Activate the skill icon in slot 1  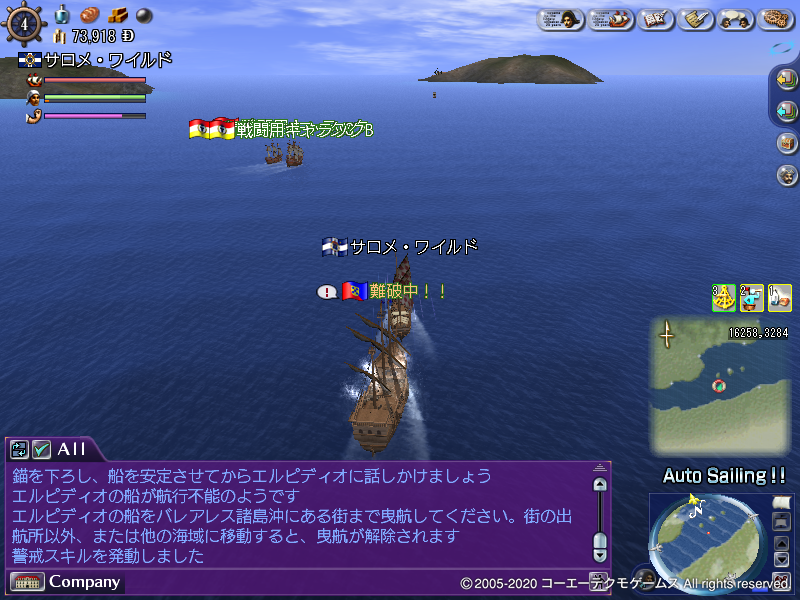click(780, 297)
